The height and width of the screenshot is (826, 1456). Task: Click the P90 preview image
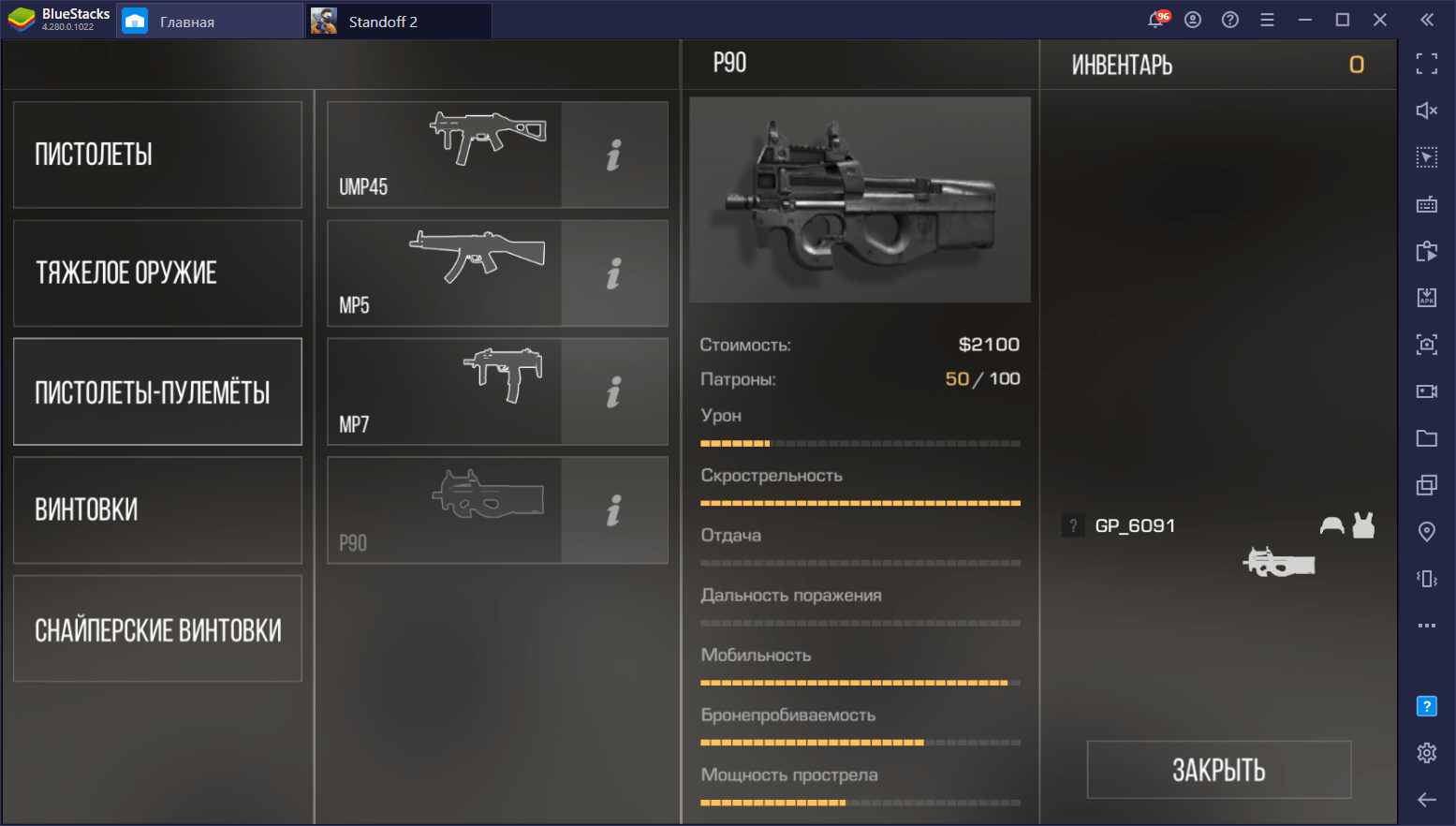click(x=860, y=199)
